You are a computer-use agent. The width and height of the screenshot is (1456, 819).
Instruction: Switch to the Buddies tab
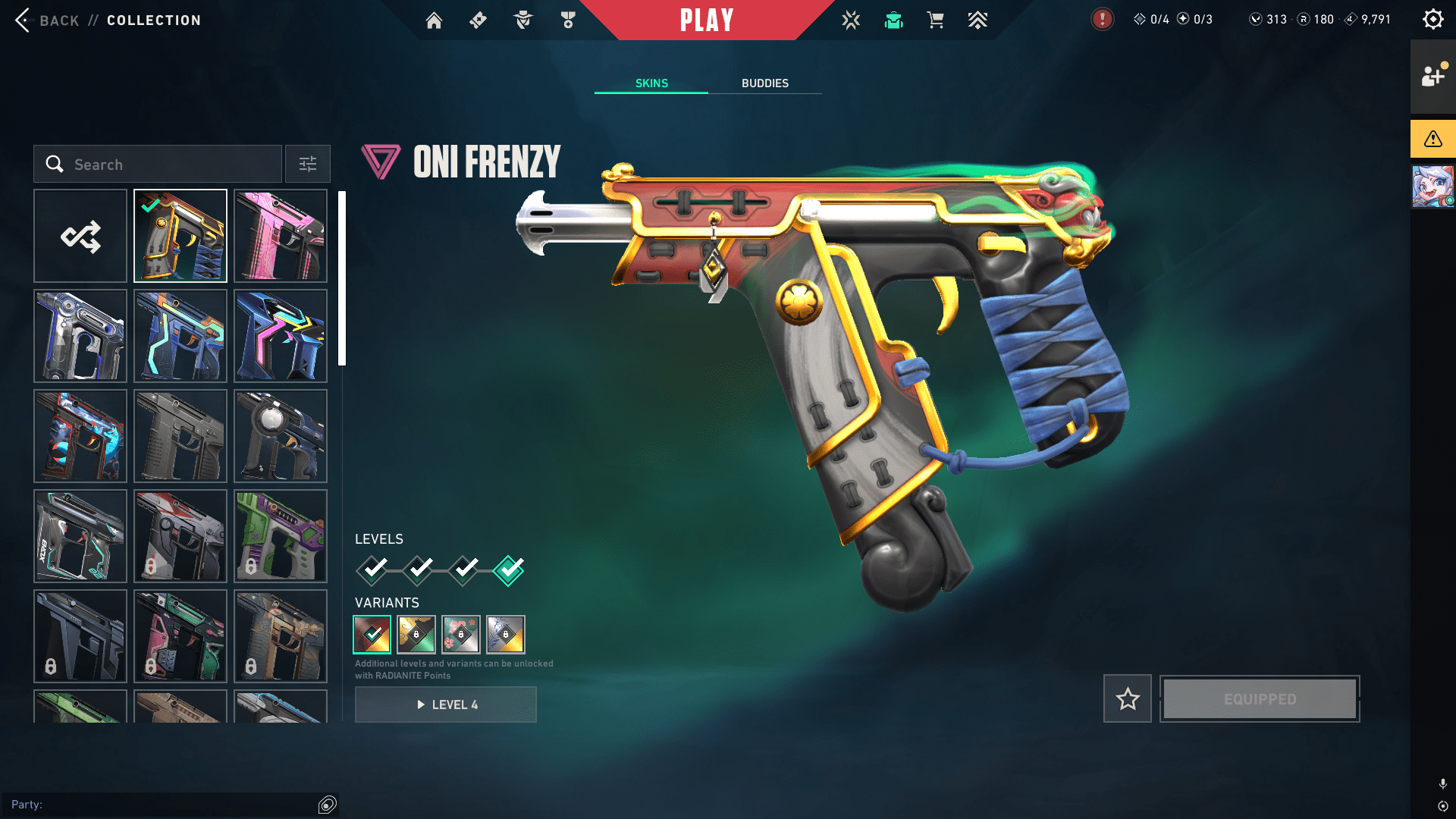tap(764, 83)
